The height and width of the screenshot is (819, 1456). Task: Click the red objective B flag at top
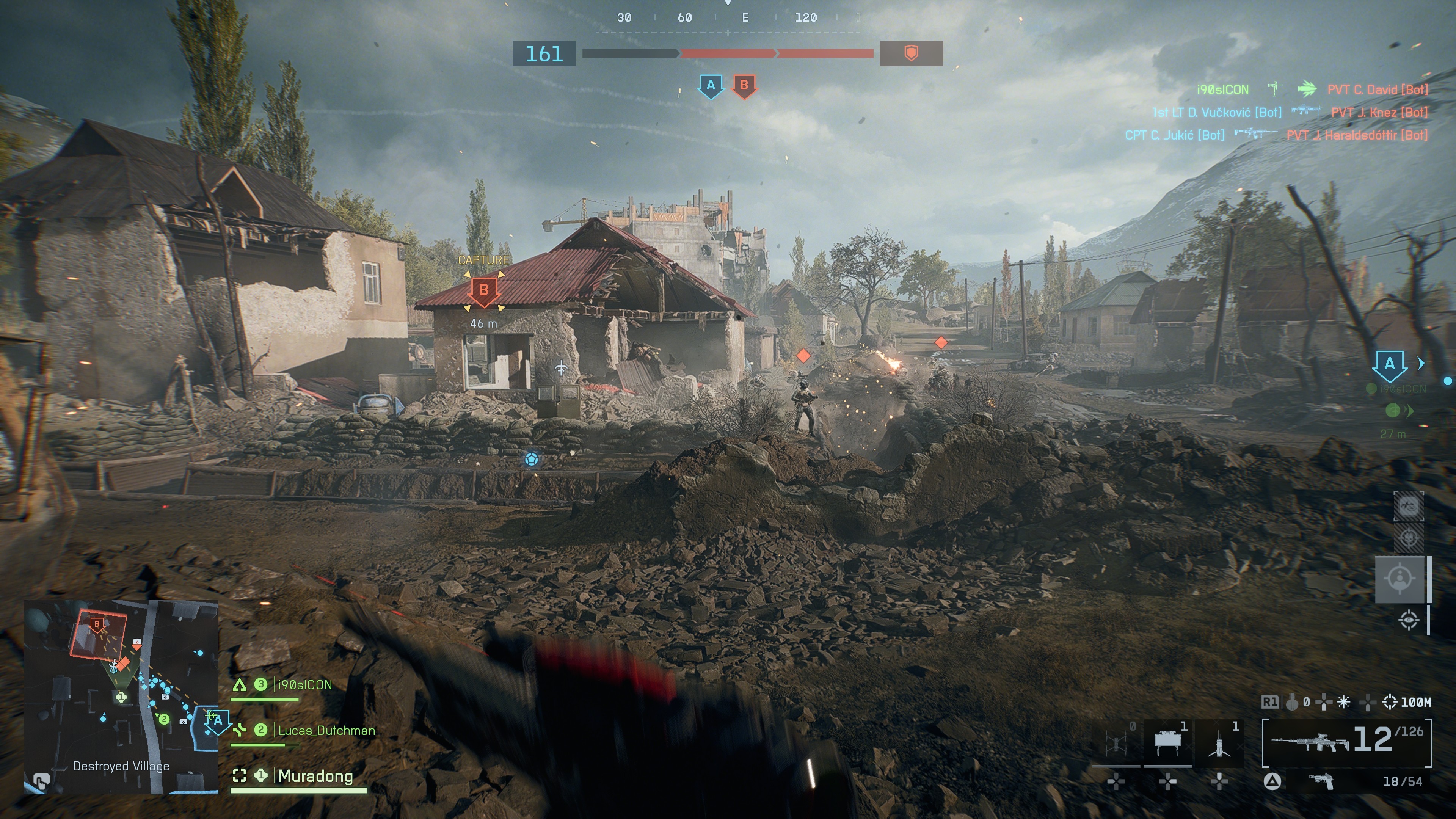click(x=744, y=86)
